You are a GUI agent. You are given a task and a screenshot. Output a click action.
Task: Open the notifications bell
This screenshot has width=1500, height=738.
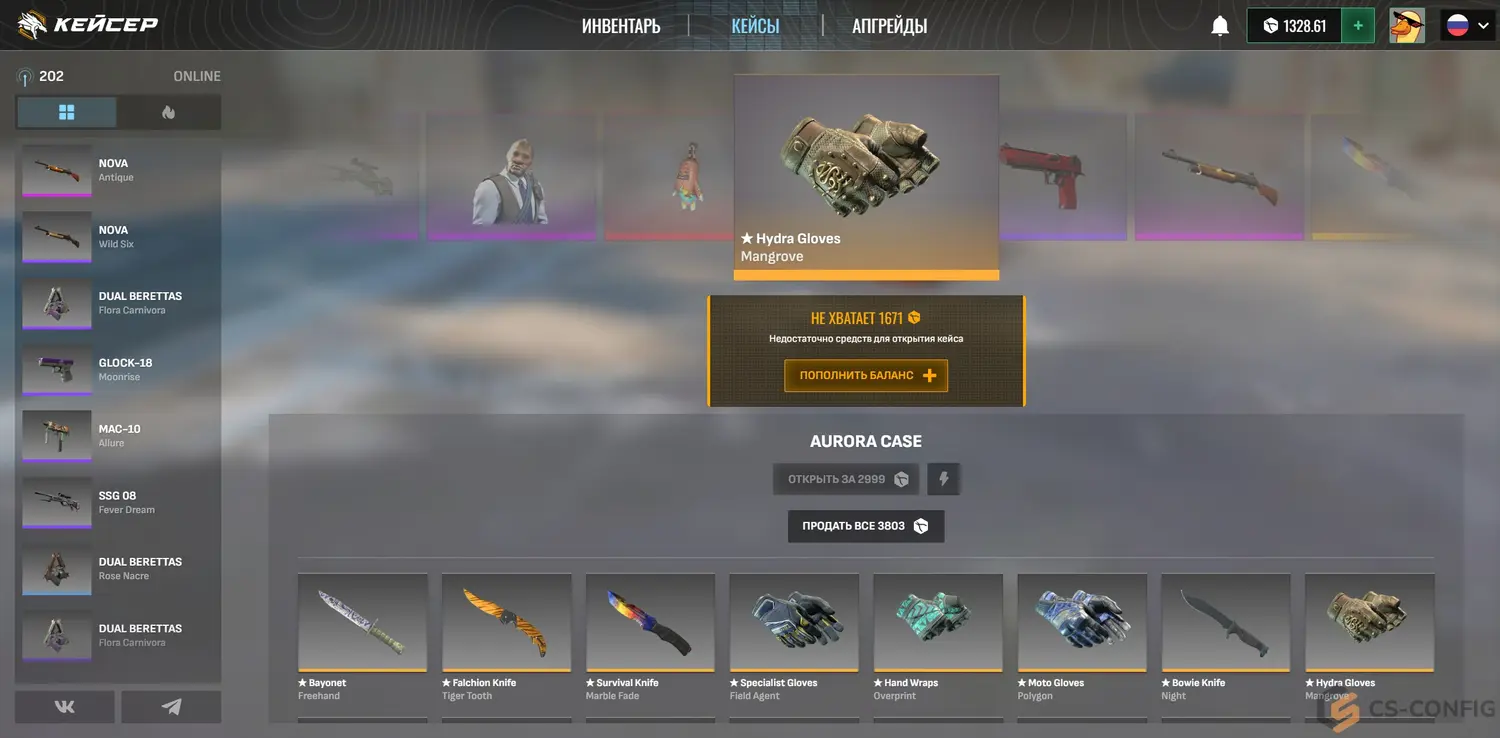point(1220,26)
